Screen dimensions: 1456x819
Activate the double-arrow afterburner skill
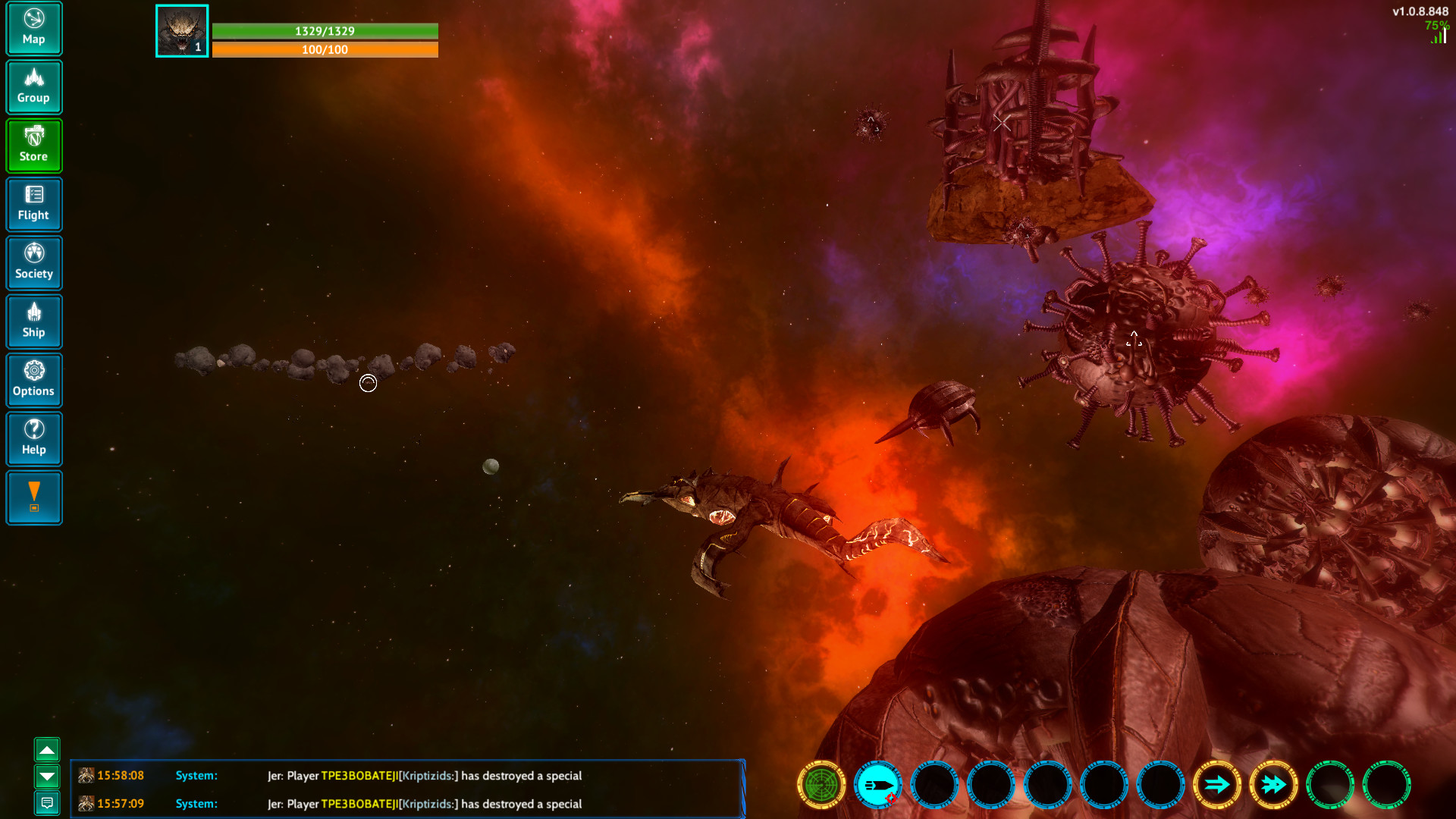[x=1273, y=786]
